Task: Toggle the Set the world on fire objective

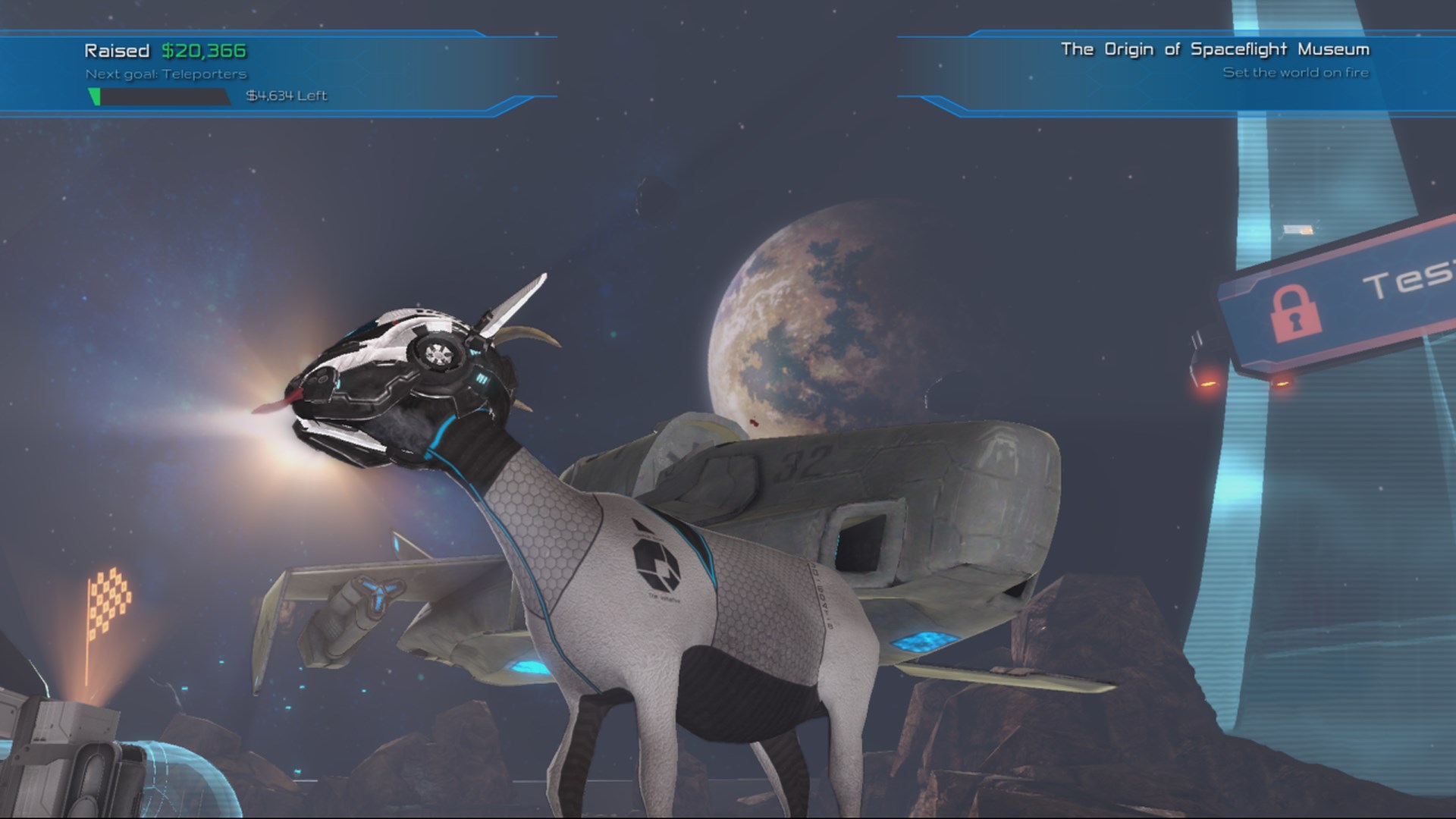Action: click(1296, 73)
